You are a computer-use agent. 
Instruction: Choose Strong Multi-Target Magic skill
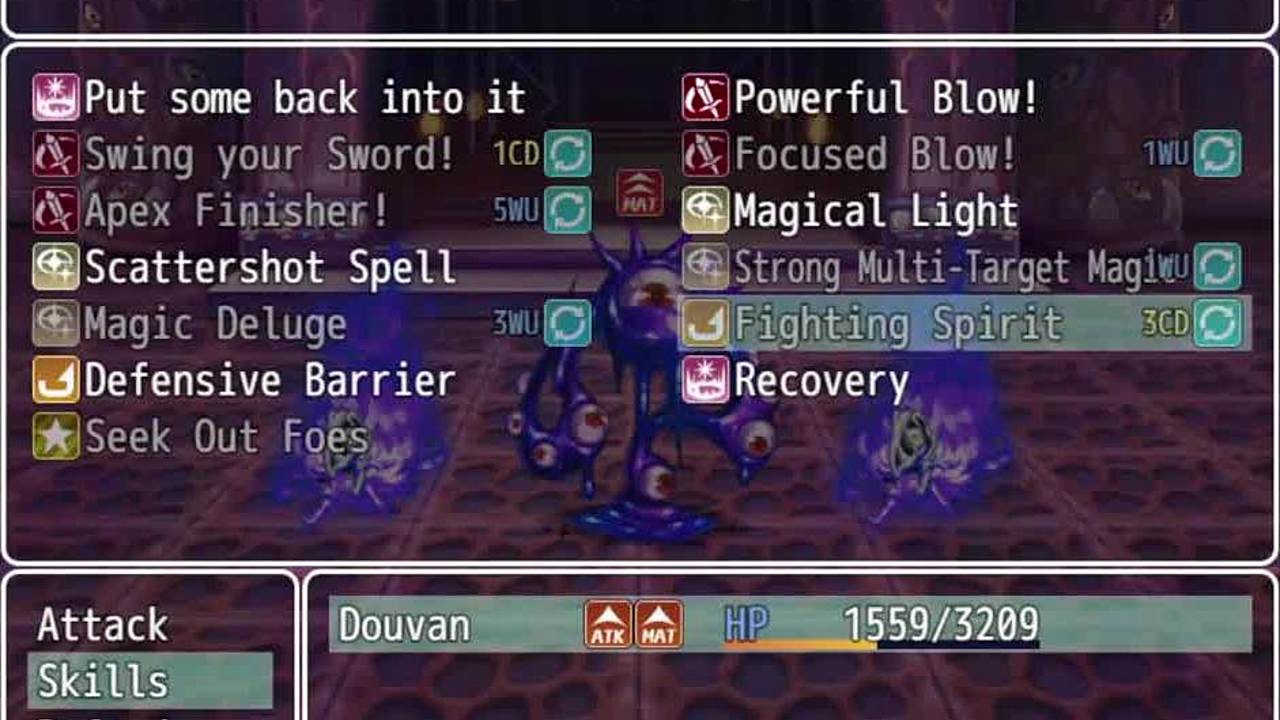940,267
